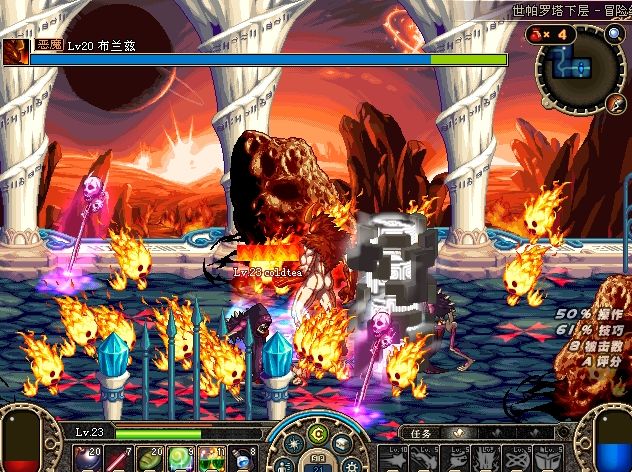Click the boss portrait beside 恶魔 label

tap(14, 52)
